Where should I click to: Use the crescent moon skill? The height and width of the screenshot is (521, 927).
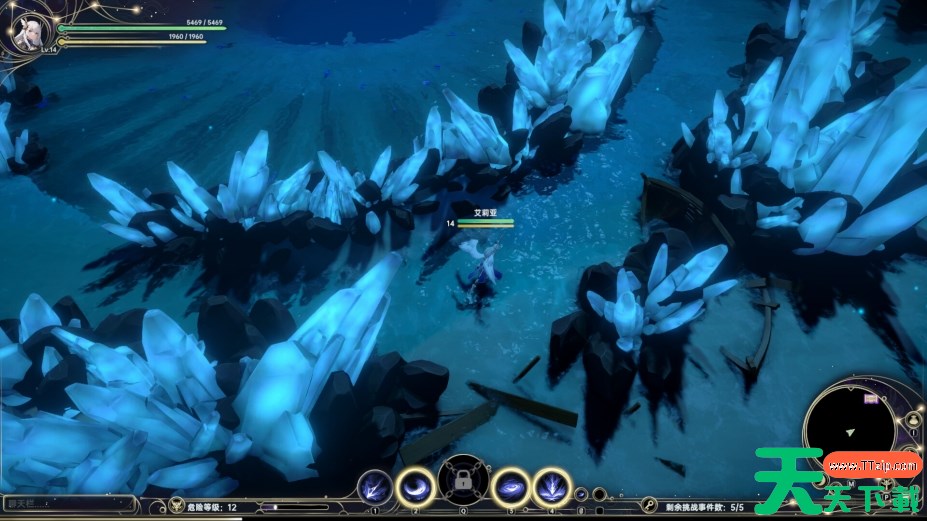click(415, 487)
